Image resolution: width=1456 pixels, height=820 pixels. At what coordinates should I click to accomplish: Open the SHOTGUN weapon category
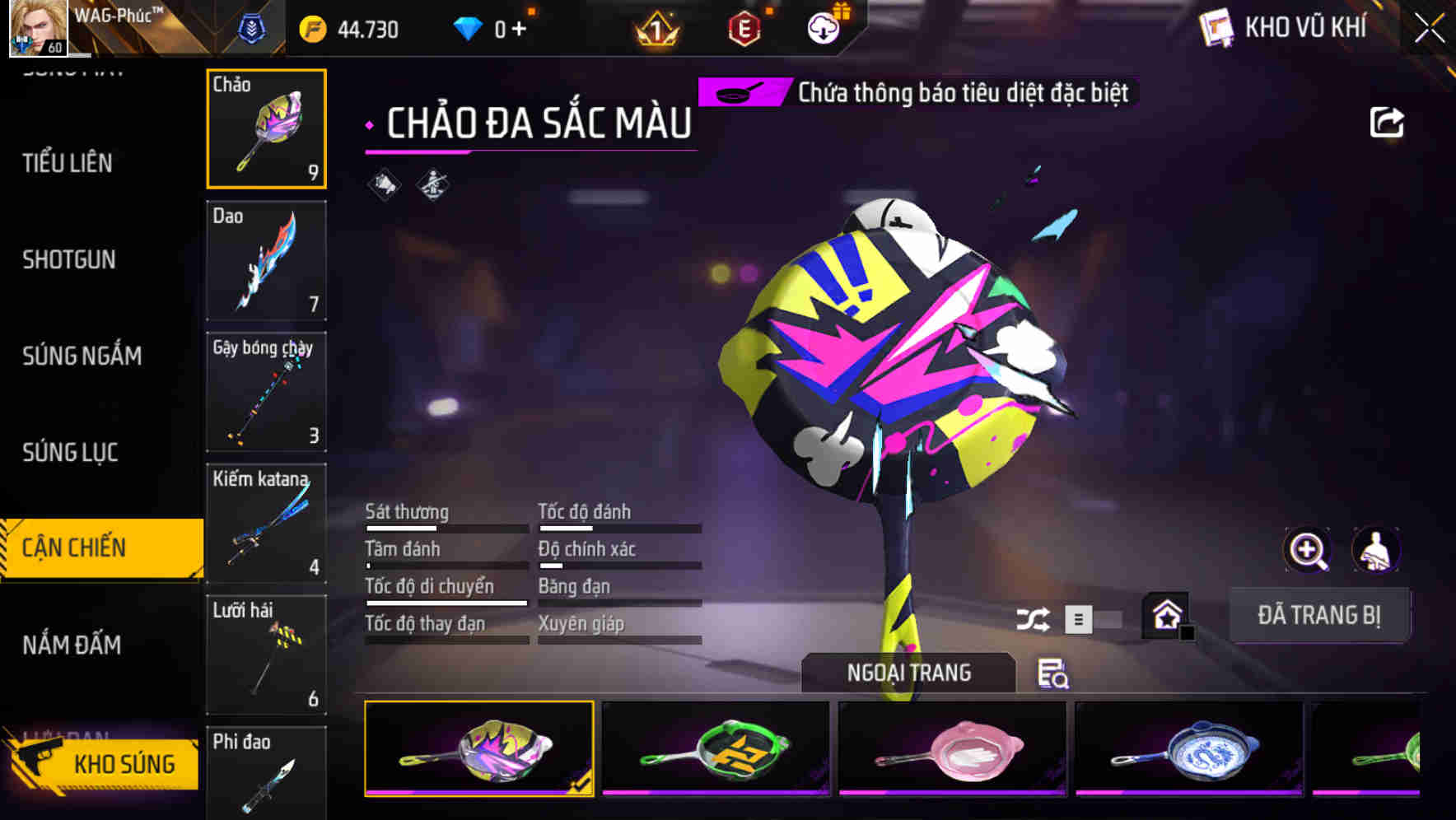coord(69,259)
